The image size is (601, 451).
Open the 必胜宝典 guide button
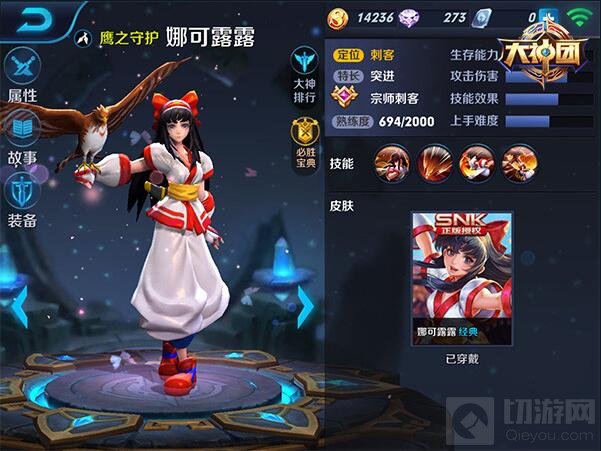305,141
